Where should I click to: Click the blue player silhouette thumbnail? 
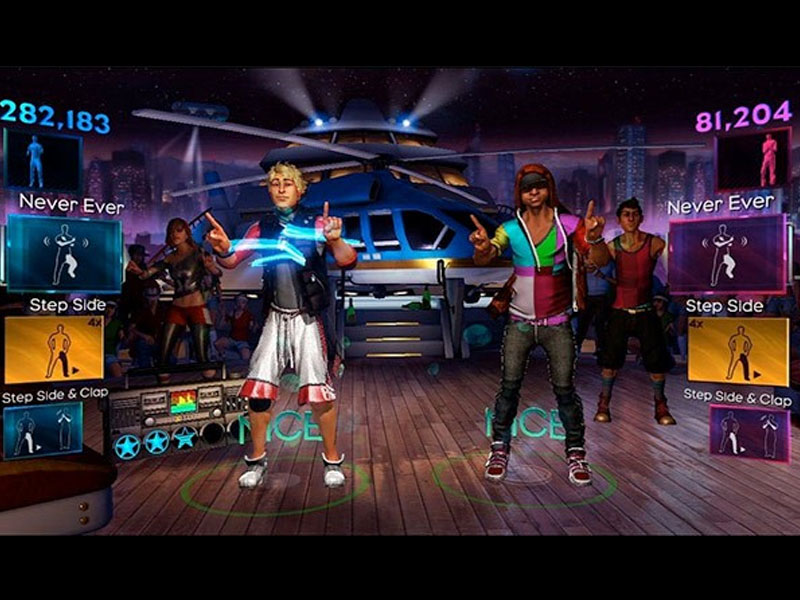42,160
